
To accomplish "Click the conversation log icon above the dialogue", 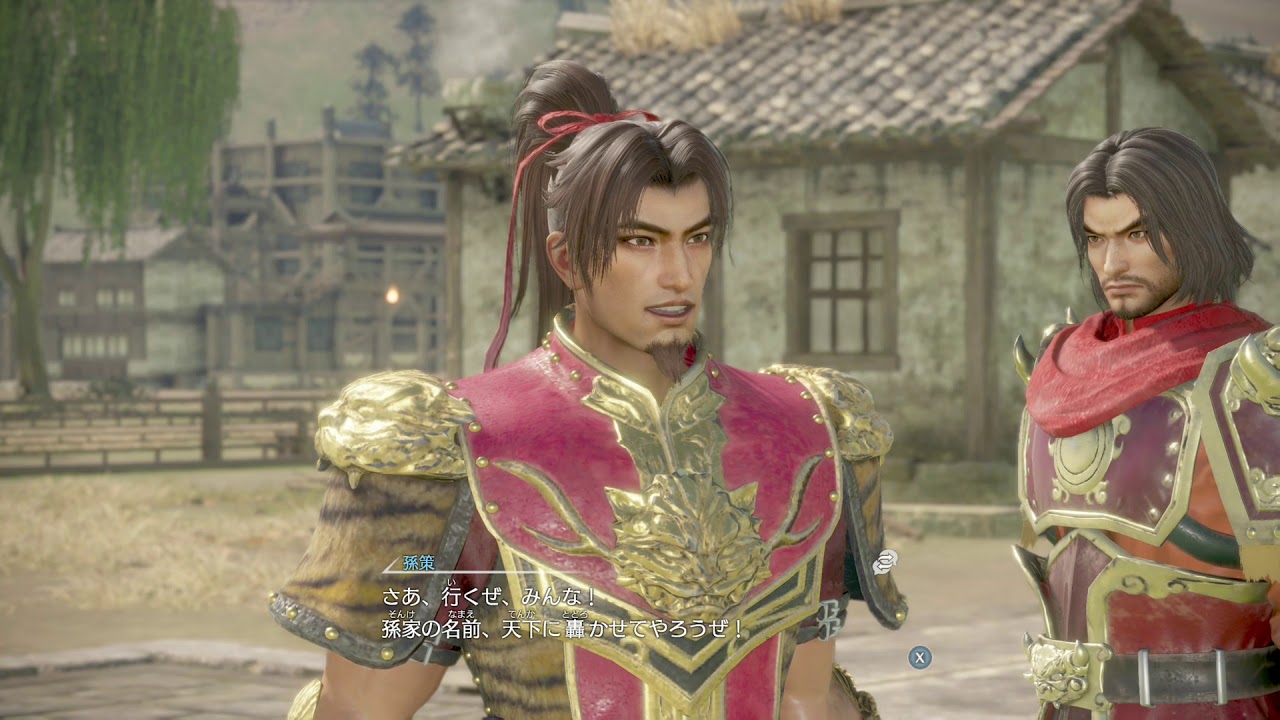I will pyautogui.click(x=885, y=562).
